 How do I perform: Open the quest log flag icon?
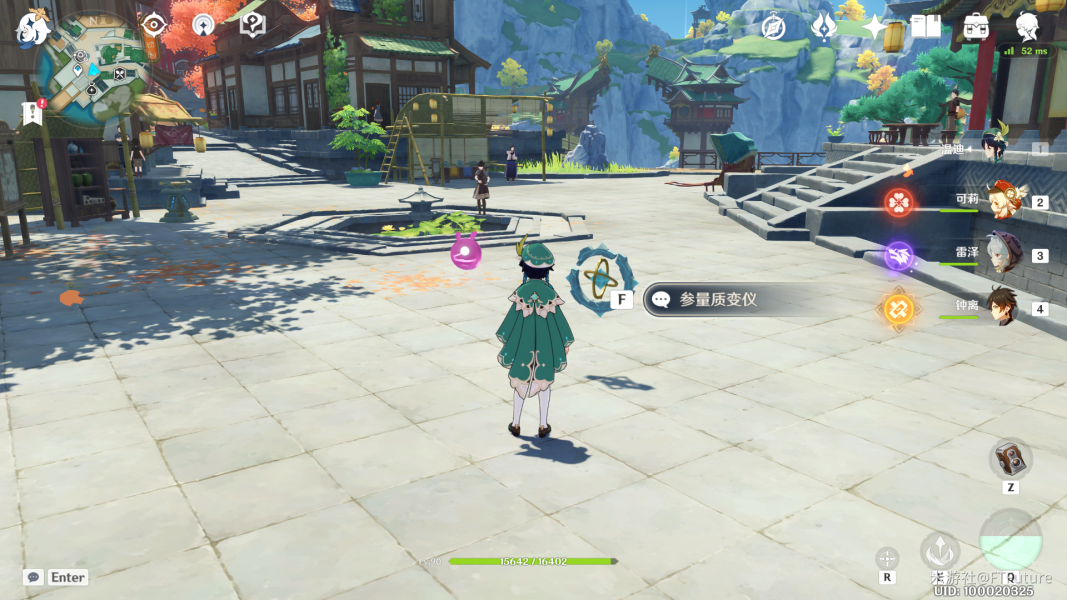pos(32,113)
